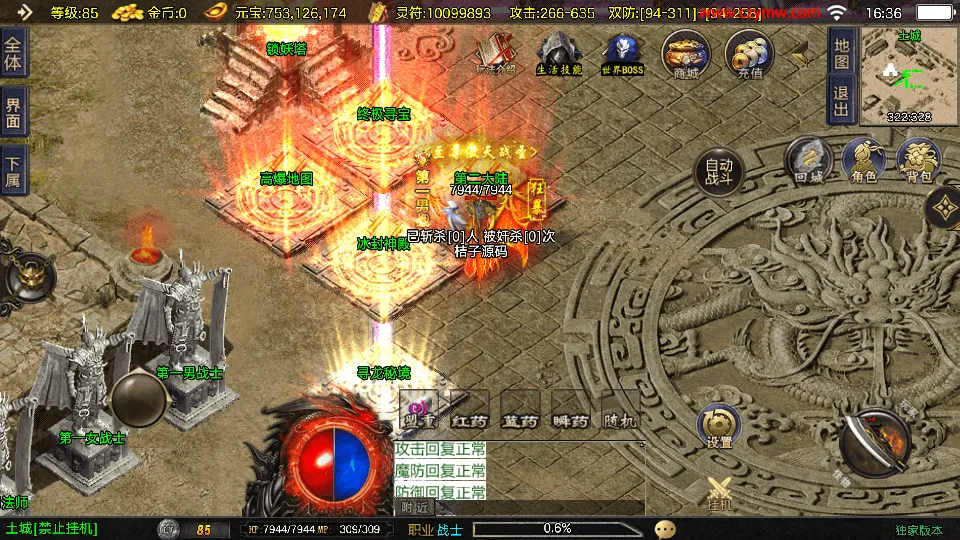Open the 世界BOSS menu
The height and width of the screenshot is (540, 960).
(622, 53)
